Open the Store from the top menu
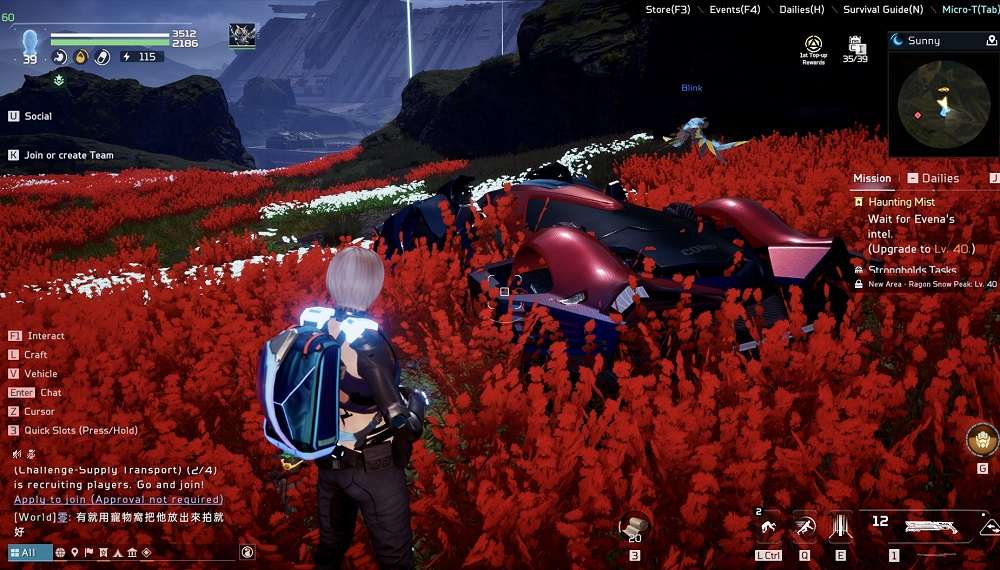This screenshot has height=570, width=1000. (667, 10)
